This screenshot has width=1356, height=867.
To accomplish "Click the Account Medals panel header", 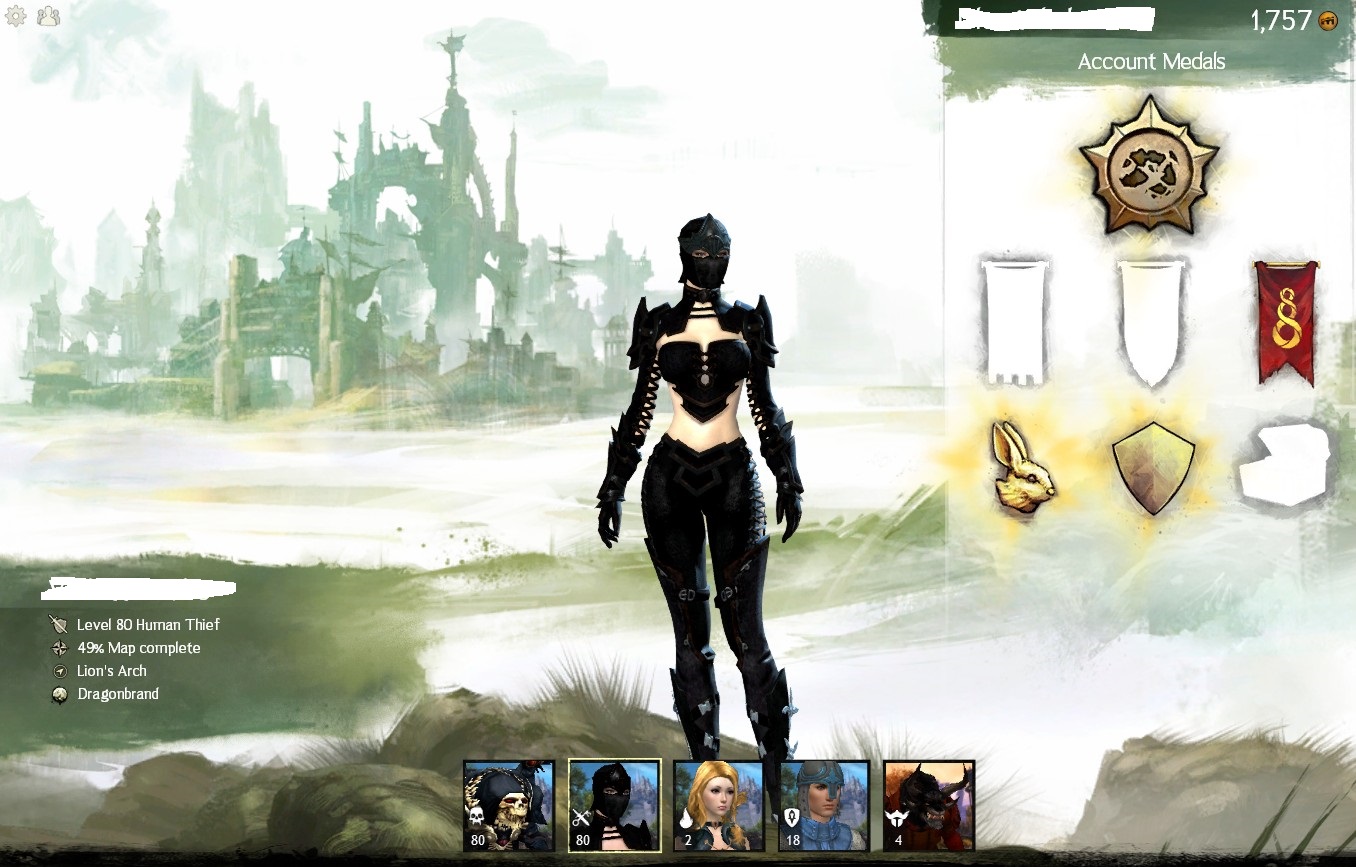I will pyautogui.click(x=1151, y=61).
